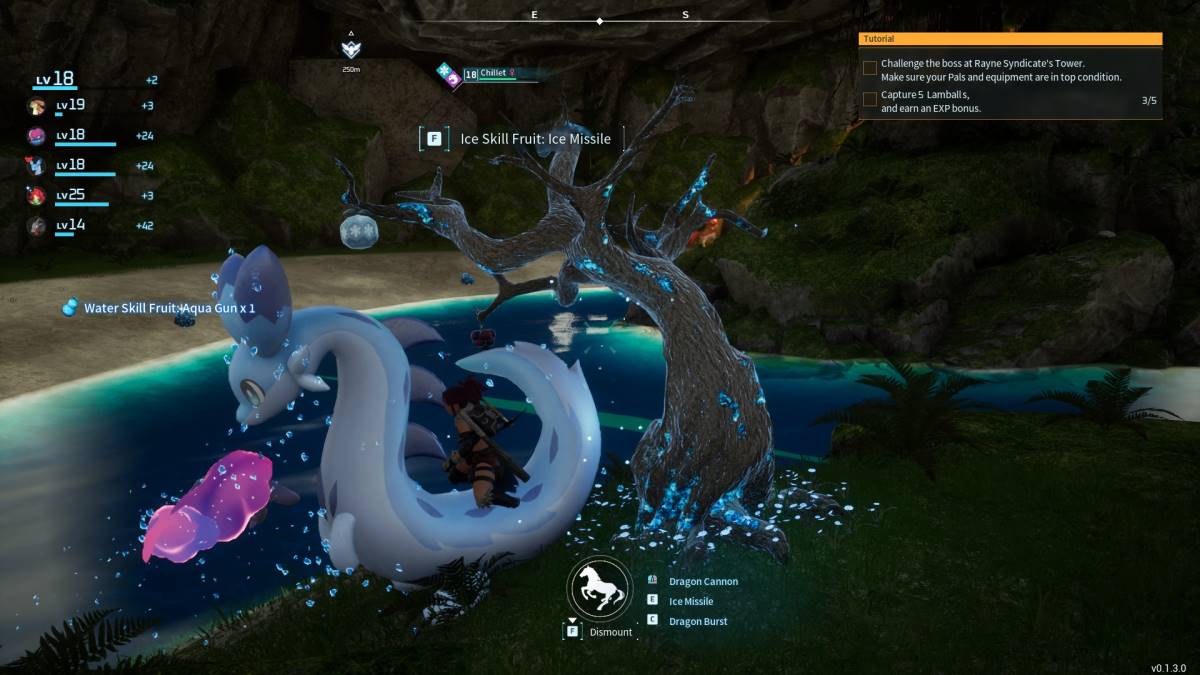The image size is (1200, 675).
Task: Choose the Dragon Burst skill entry
Action: pyautogui.click(x=697, y=621)
